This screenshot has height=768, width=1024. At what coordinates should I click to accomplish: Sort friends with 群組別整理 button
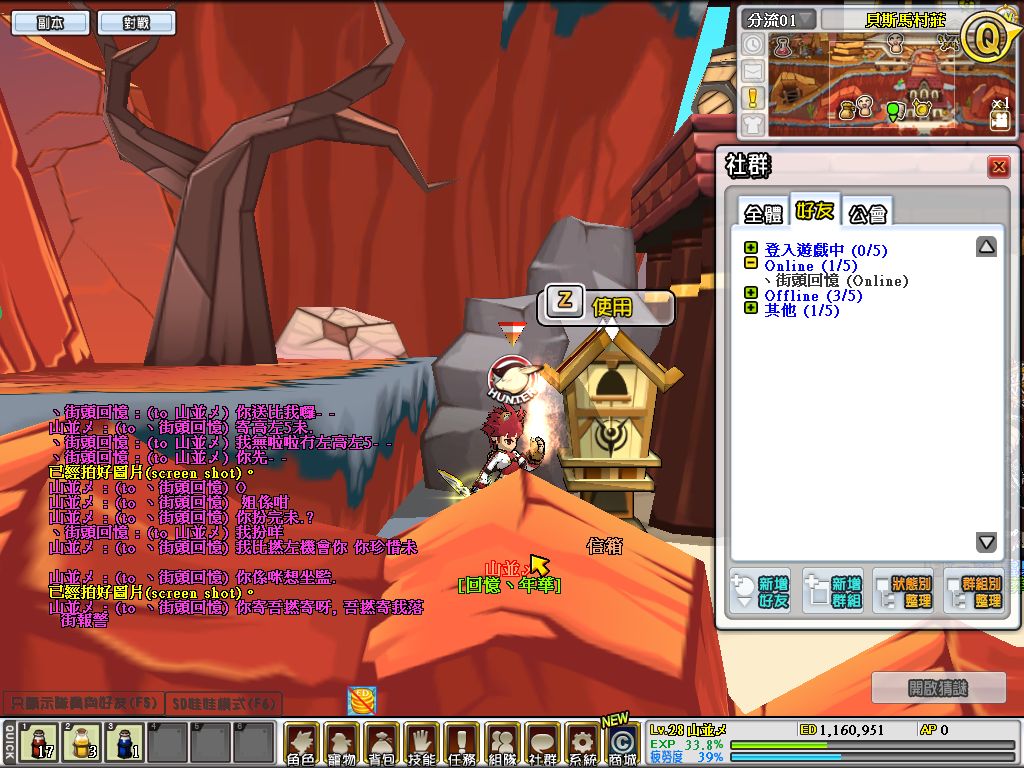[x=974, y=591]
